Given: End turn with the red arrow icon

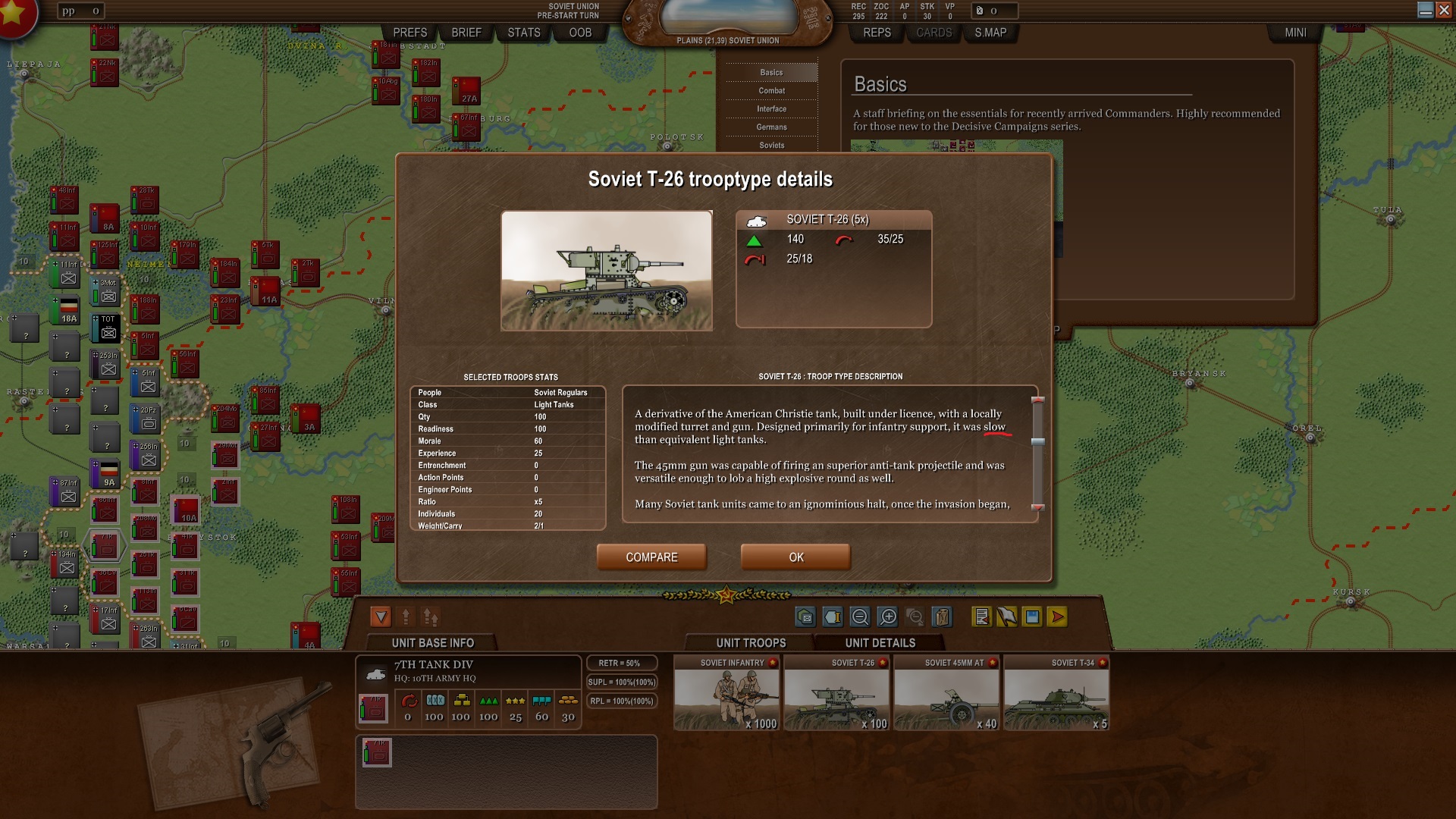Looking at the screenshot, I should [1057, 617].
